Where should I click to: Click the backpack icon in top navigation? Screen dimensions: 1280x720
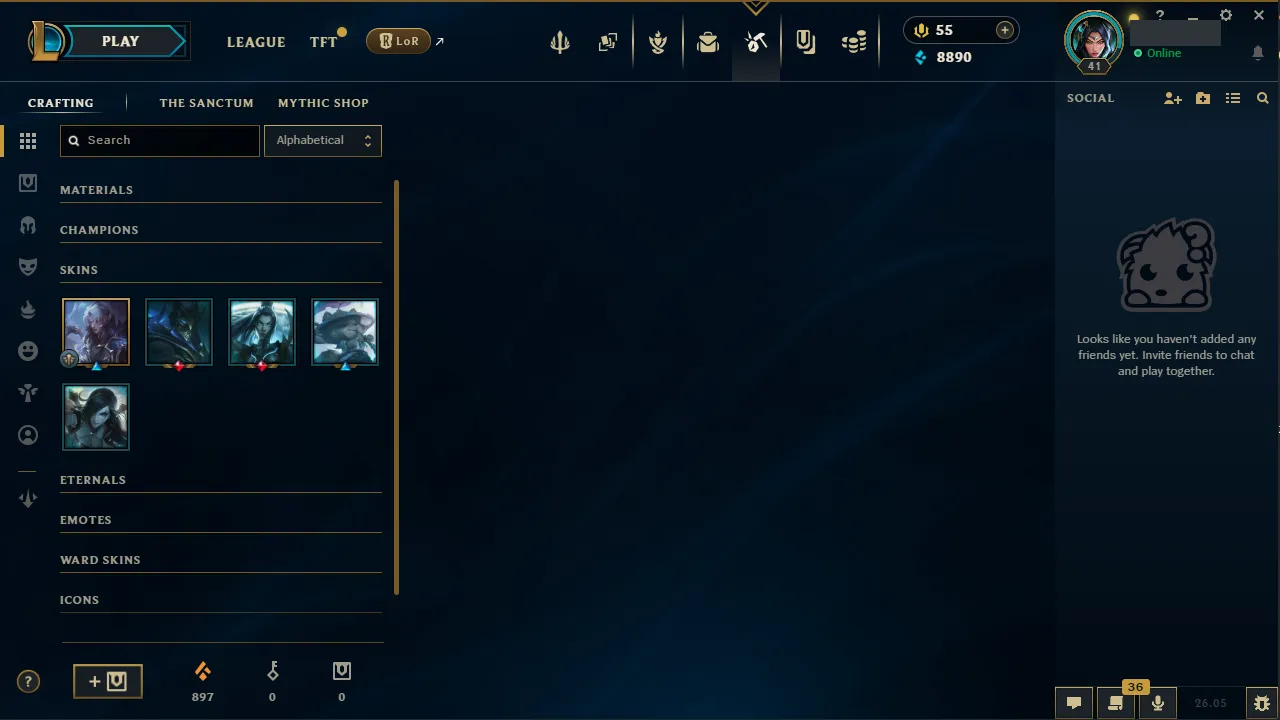(708, 41)
